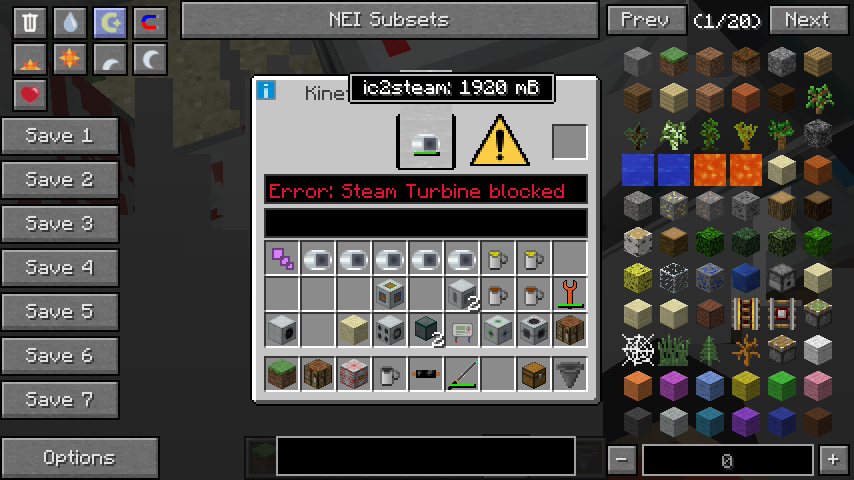Click the trash can delete-mode button
This screenshot has width=854, height=480.
point(30,22)
